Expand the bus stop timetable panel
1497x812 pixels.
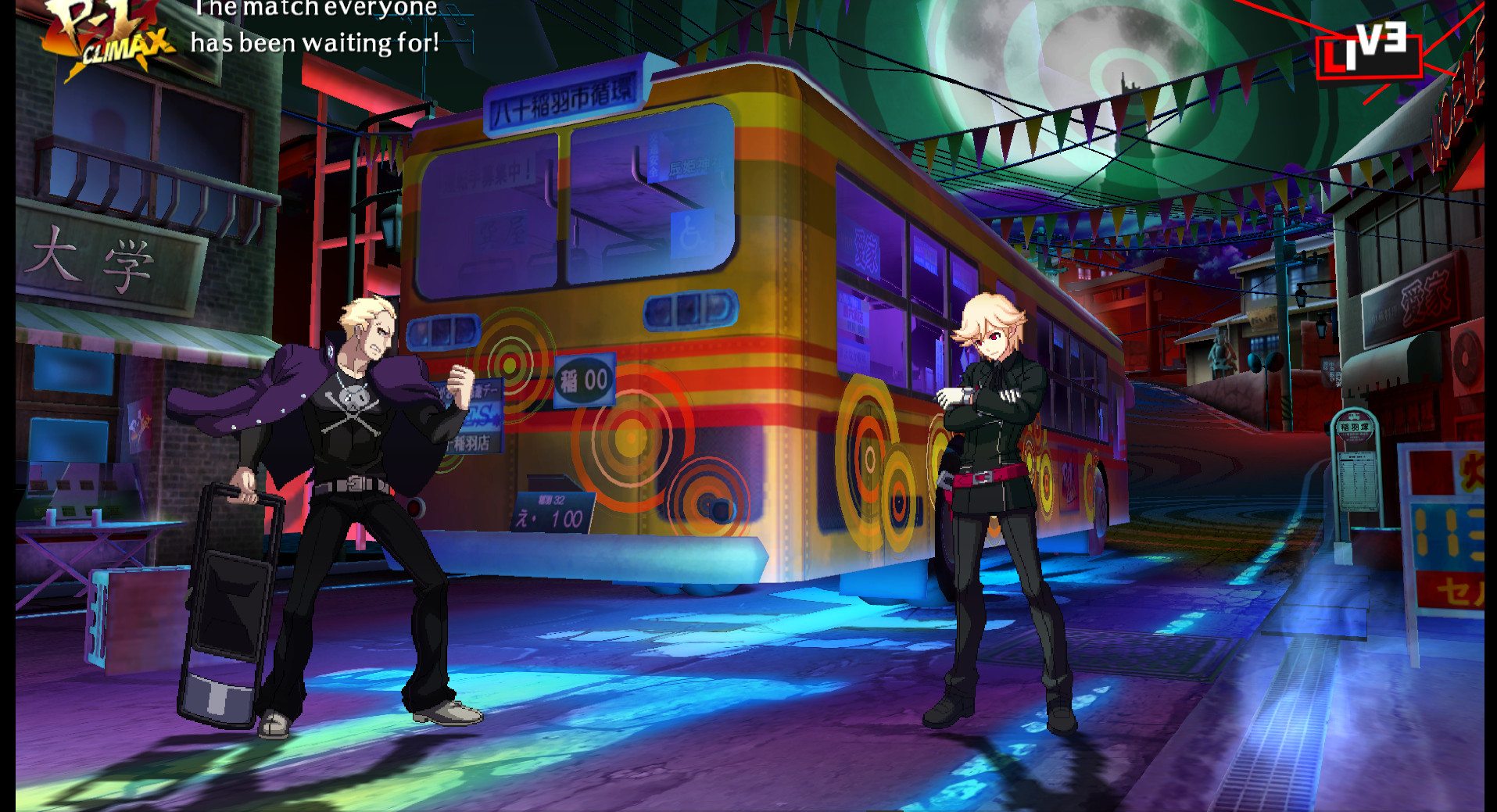click(x=1358, y=481)
